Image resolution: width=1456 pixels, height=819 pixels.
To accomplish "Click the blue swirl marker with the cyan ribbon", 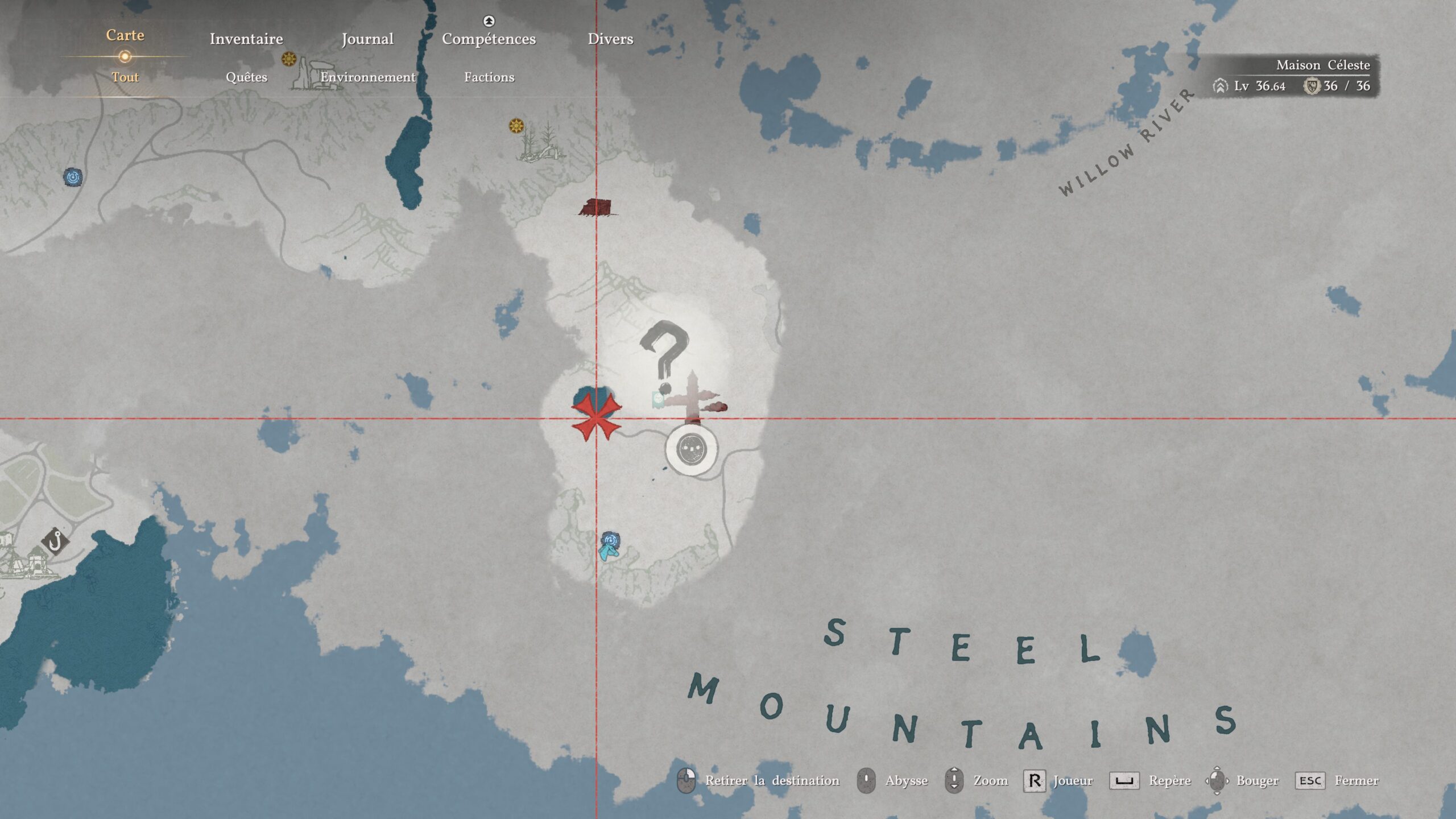I will click(x=610, y=544).
